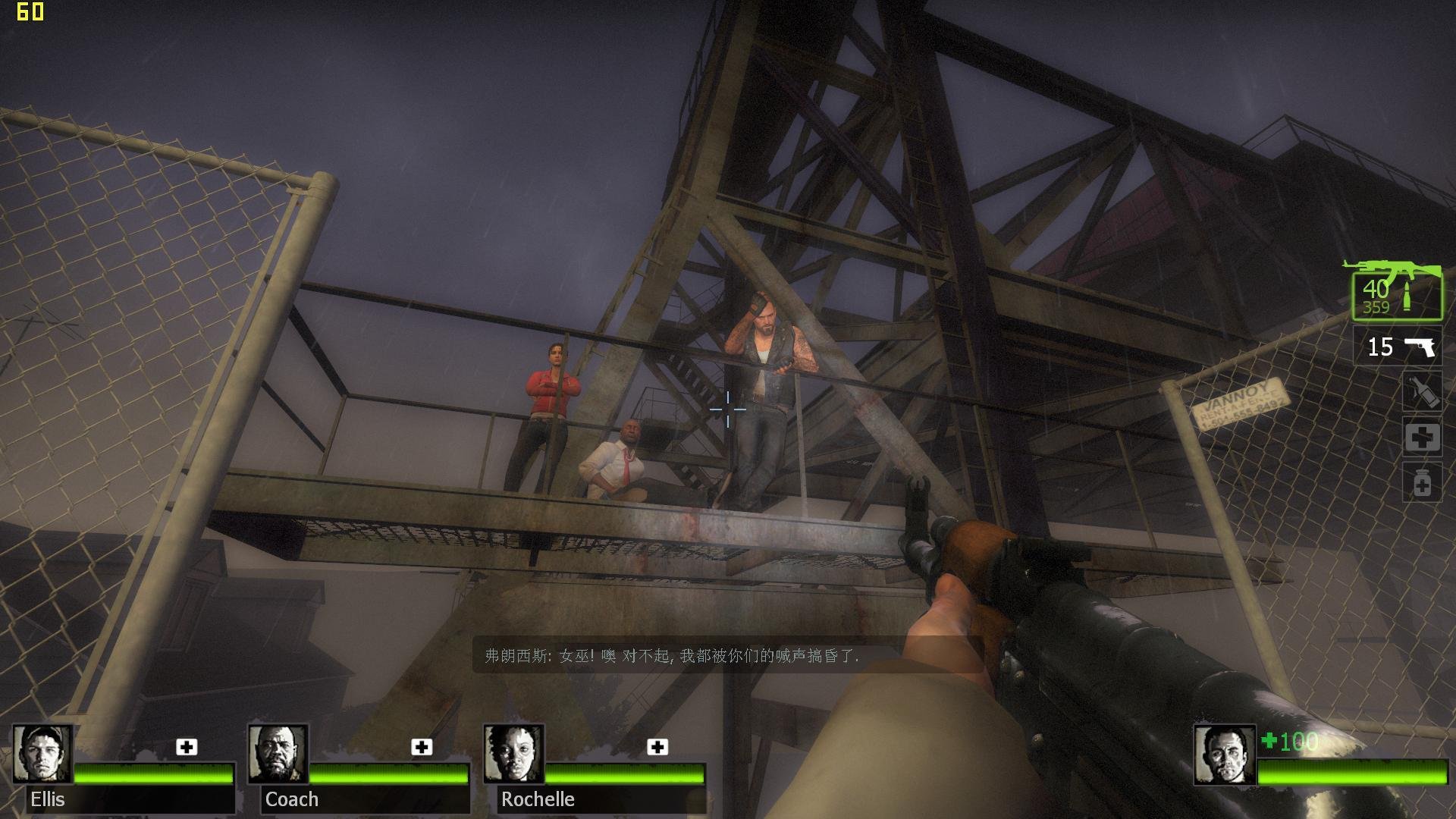Click the medkit icon above Rochelle's health
The image size is (1456, 819).
pyautogui.click(x=657, y=747)
